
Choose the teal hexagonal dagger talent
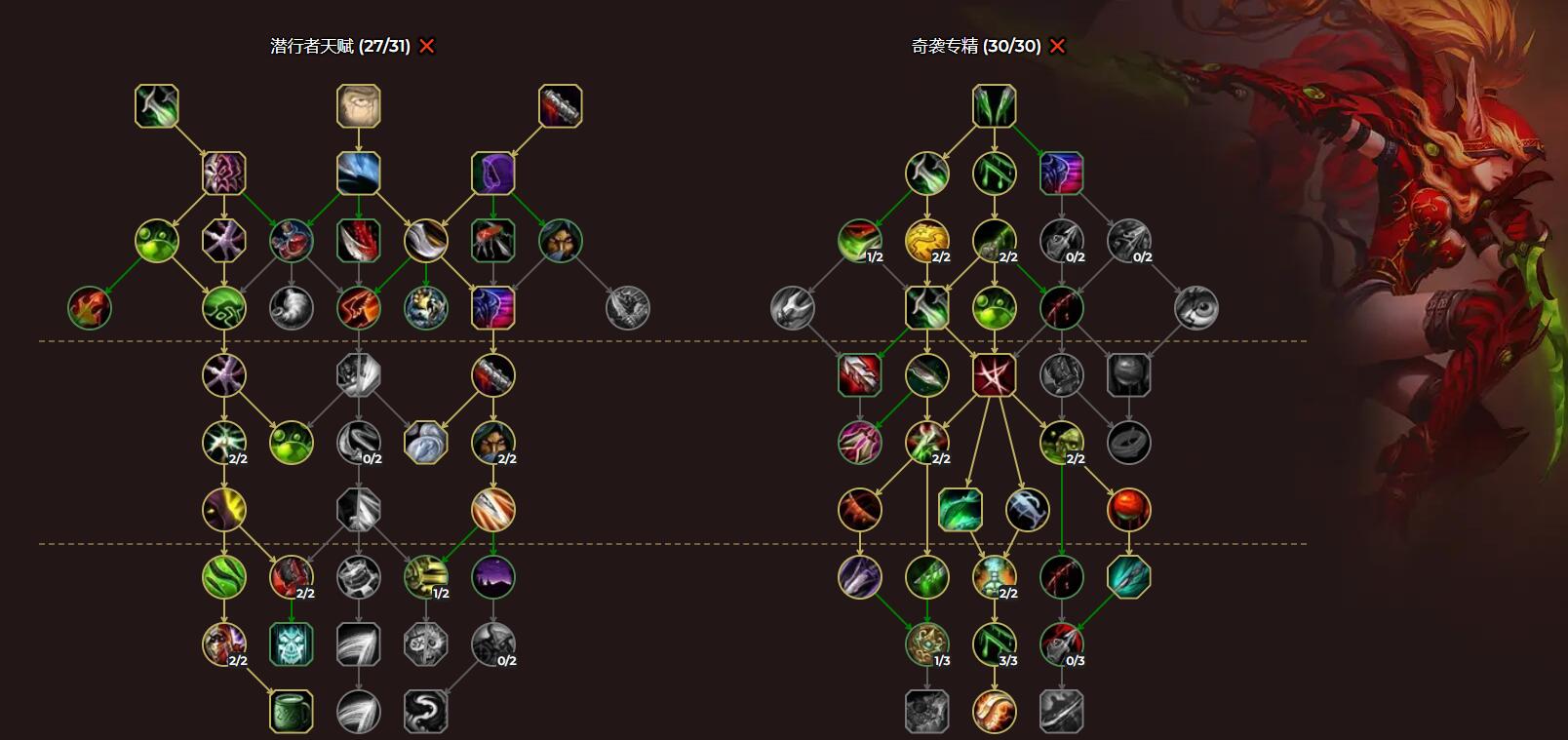[1129, 577]
